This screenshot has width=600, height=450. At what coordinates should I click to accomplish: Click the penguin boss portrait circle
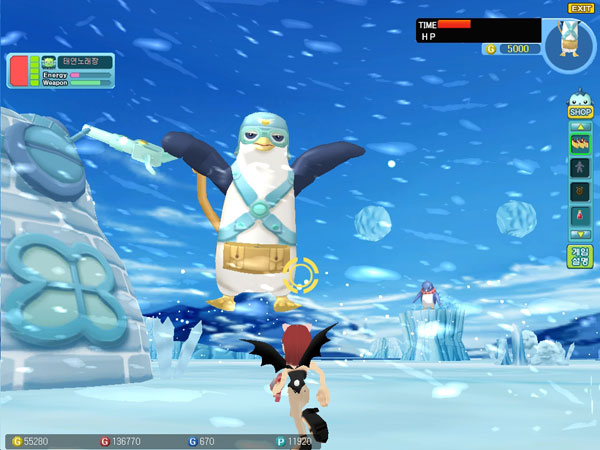[571, 46]
